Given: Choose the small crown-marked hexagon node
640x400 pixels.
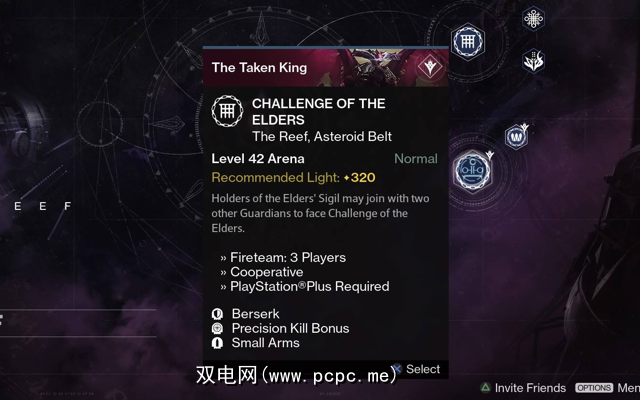Looking at the screenshot, I should click(x=516, y=135).
